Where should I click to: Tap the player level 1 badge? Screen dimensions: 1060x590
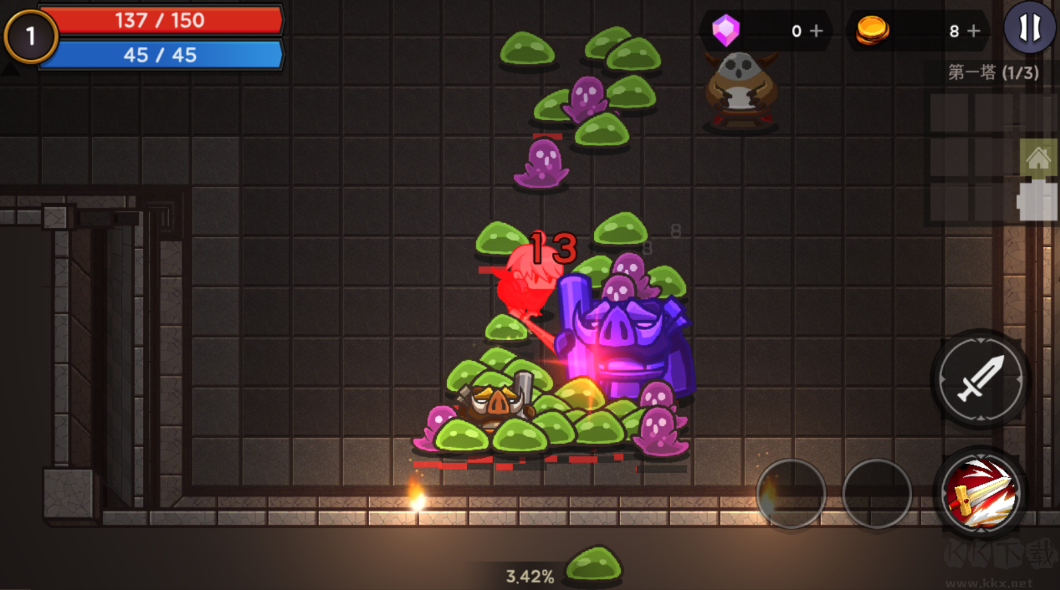tap(30, 37)
